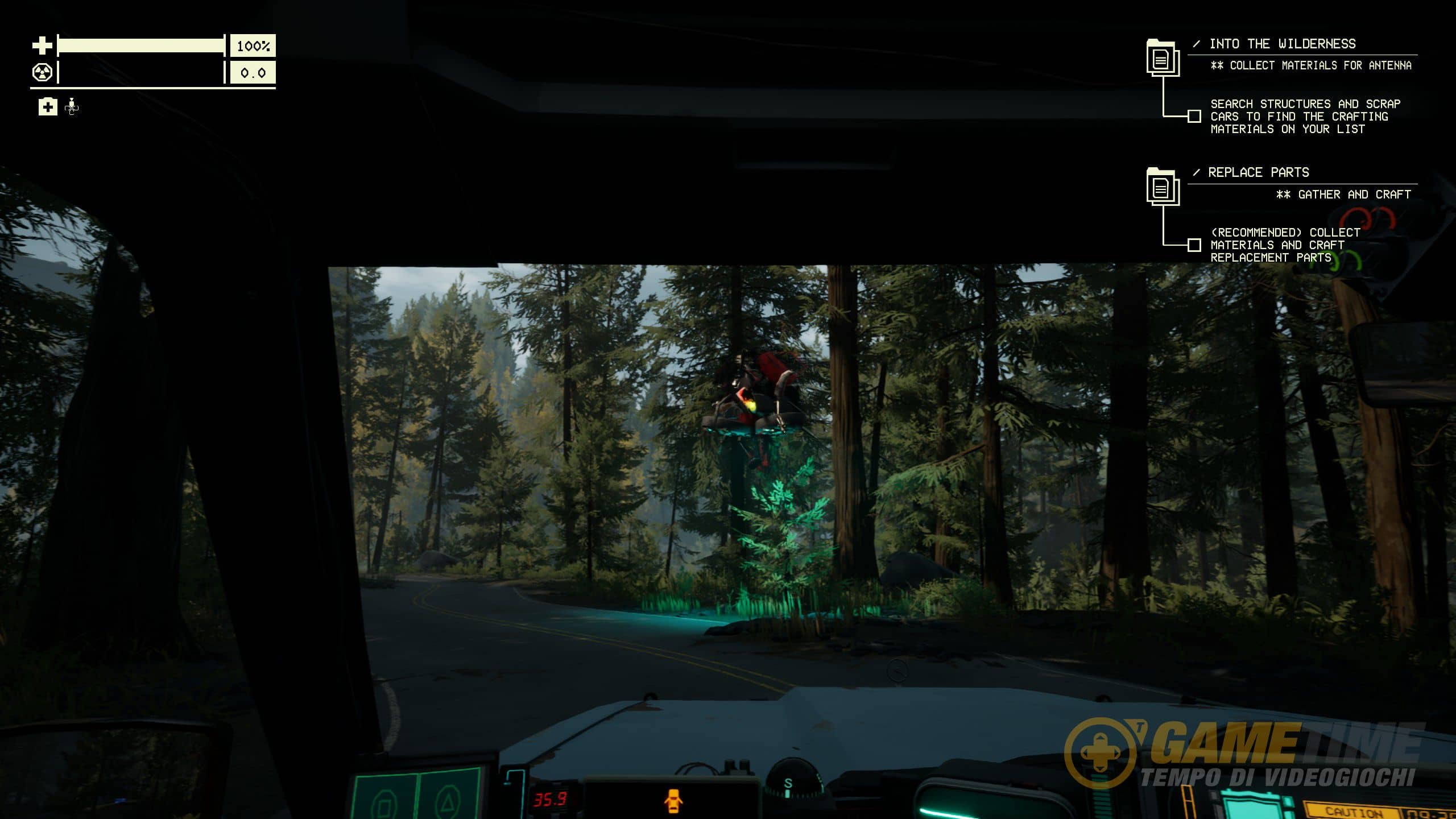1456x819 pixels.
Task: Open the Replace Parts quest folder icon
Action: point(1163,187)
